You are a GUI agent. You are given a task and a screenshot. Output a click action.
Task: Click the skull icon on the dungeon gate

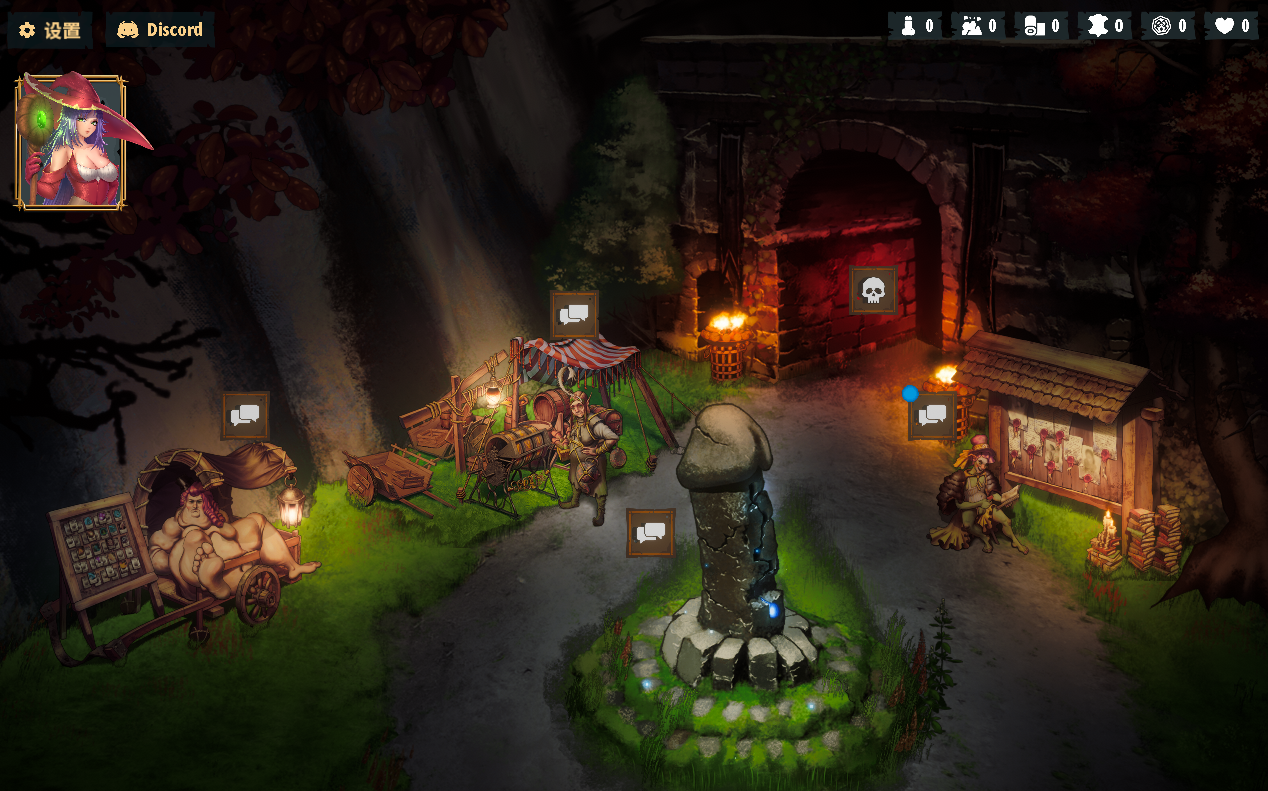[x=873, y=291]
